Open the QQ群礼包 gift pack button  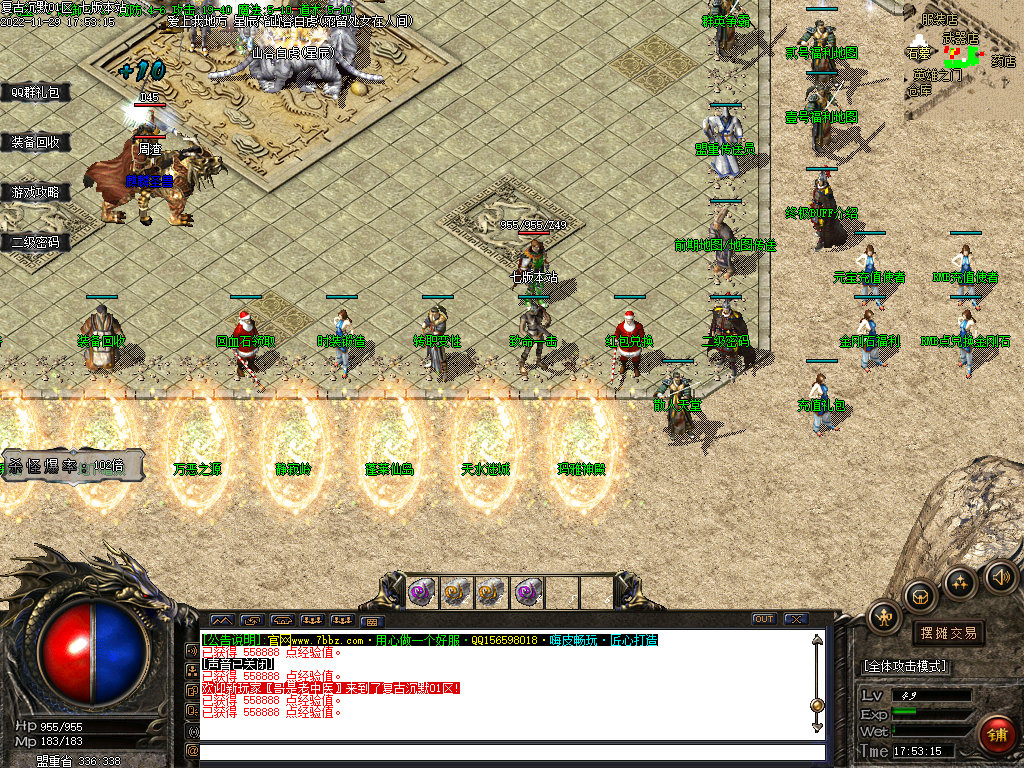coord(35,93)
